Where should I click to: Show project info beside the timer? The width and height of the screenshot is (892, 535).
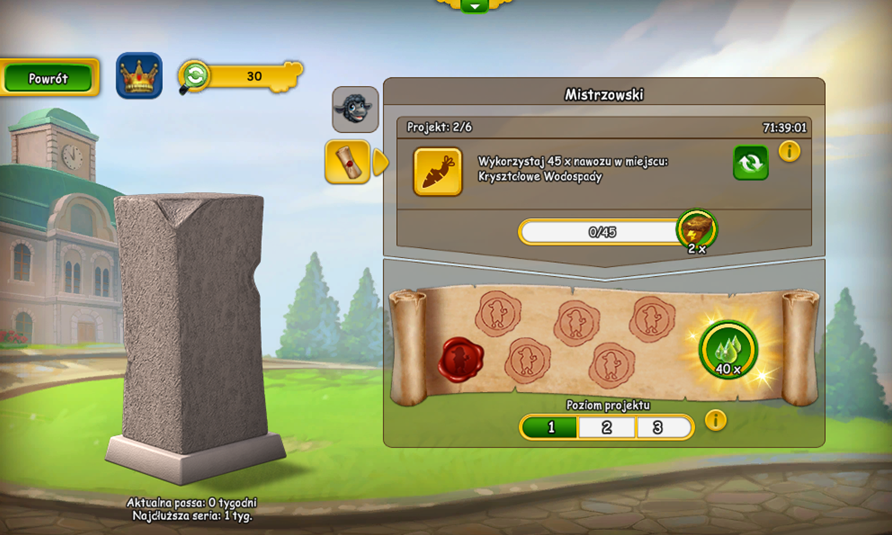(789, 152)
